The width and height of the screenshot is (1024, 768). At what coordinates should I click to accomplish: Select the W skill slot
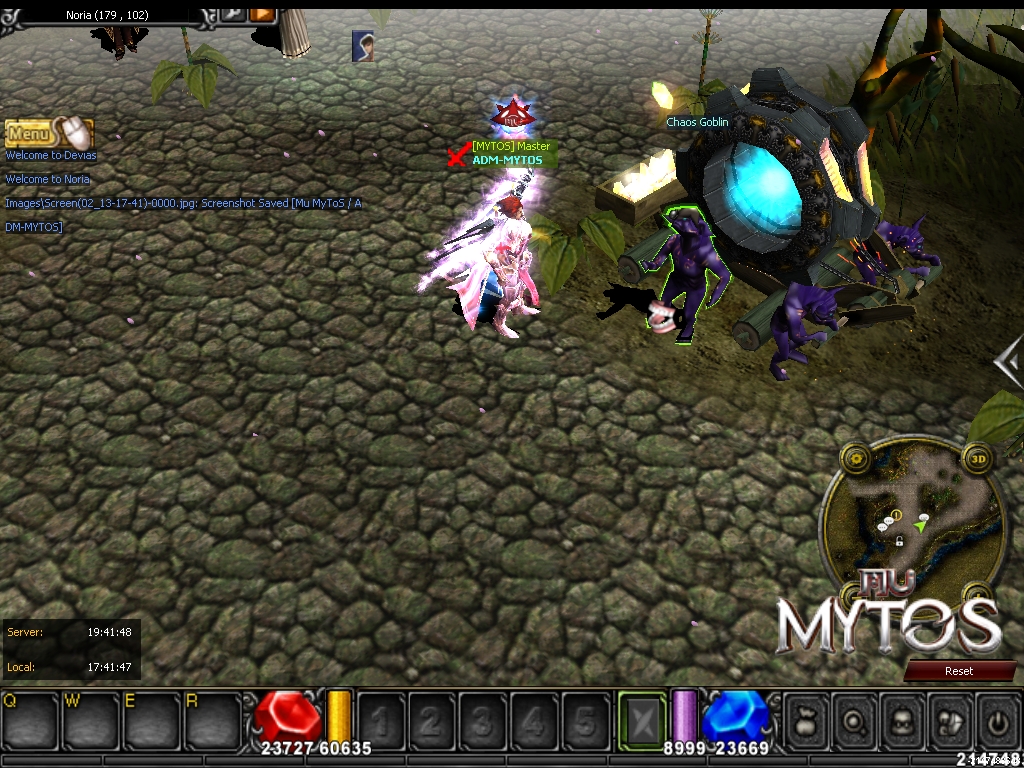tap(91, 719)
